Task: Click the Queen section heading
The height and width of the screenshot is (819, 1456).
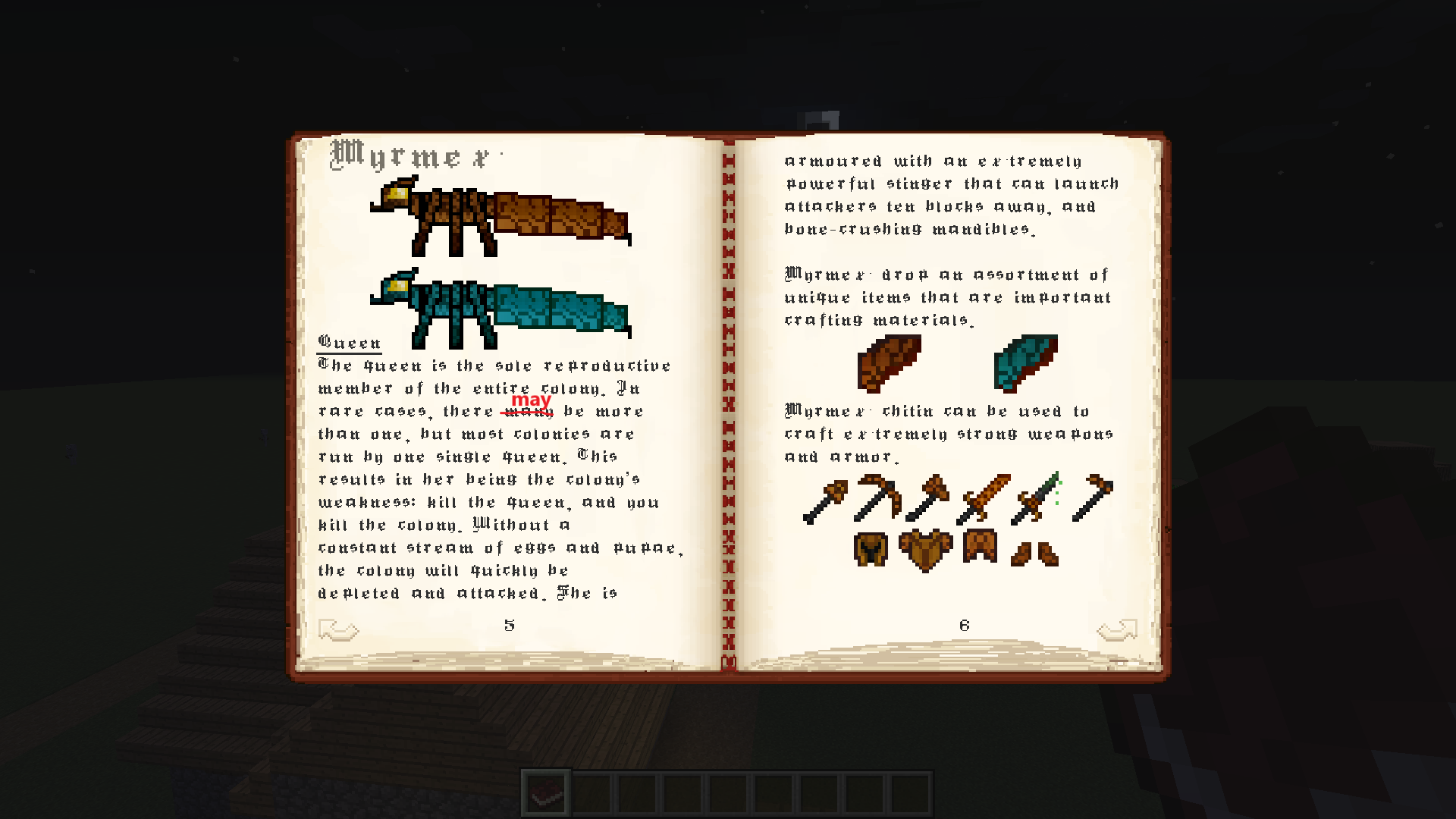Action: 349,343
